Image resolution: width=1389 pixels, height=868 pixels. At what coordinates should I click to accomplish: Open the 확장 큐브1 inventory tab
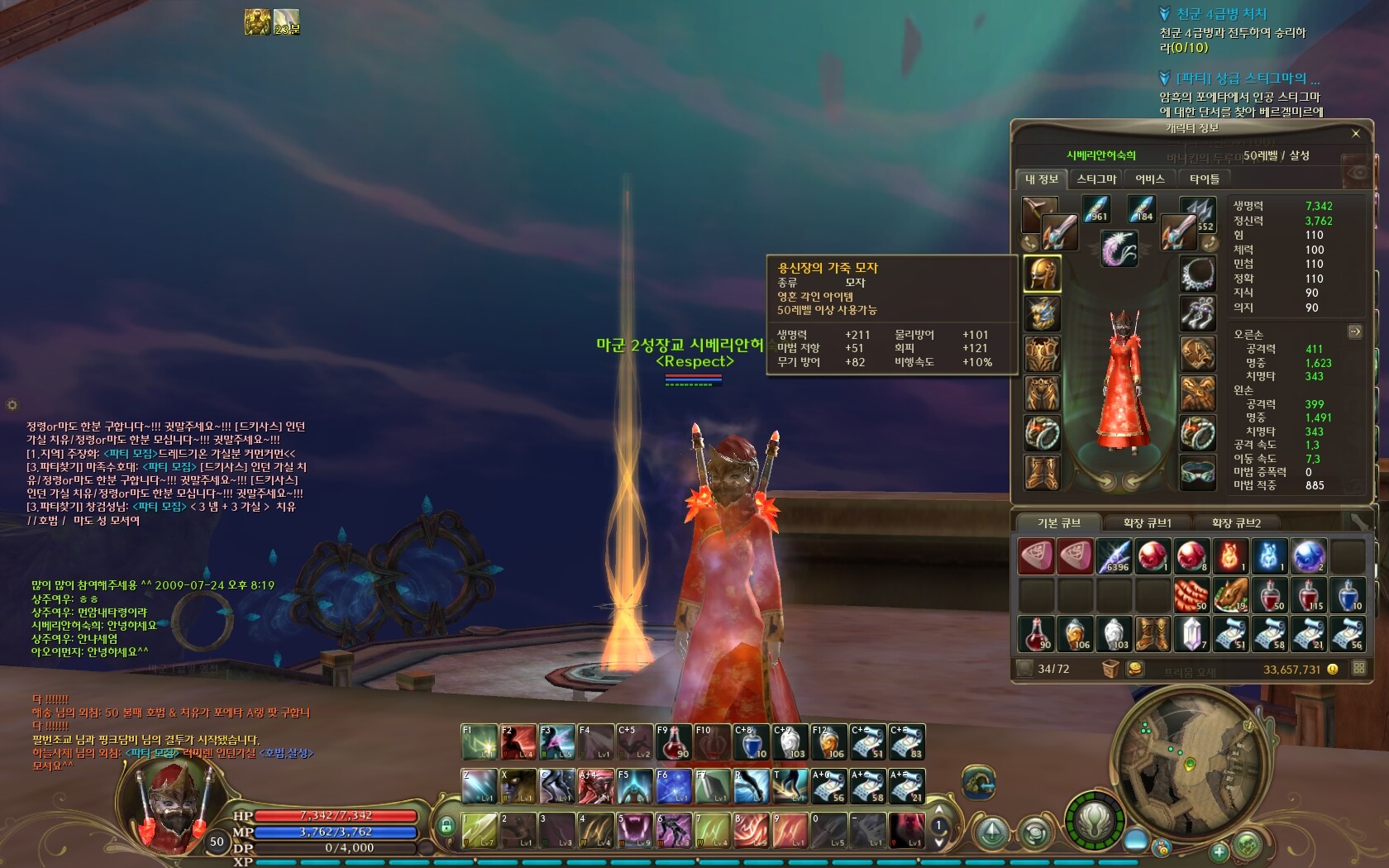[x=1147, y=522]
